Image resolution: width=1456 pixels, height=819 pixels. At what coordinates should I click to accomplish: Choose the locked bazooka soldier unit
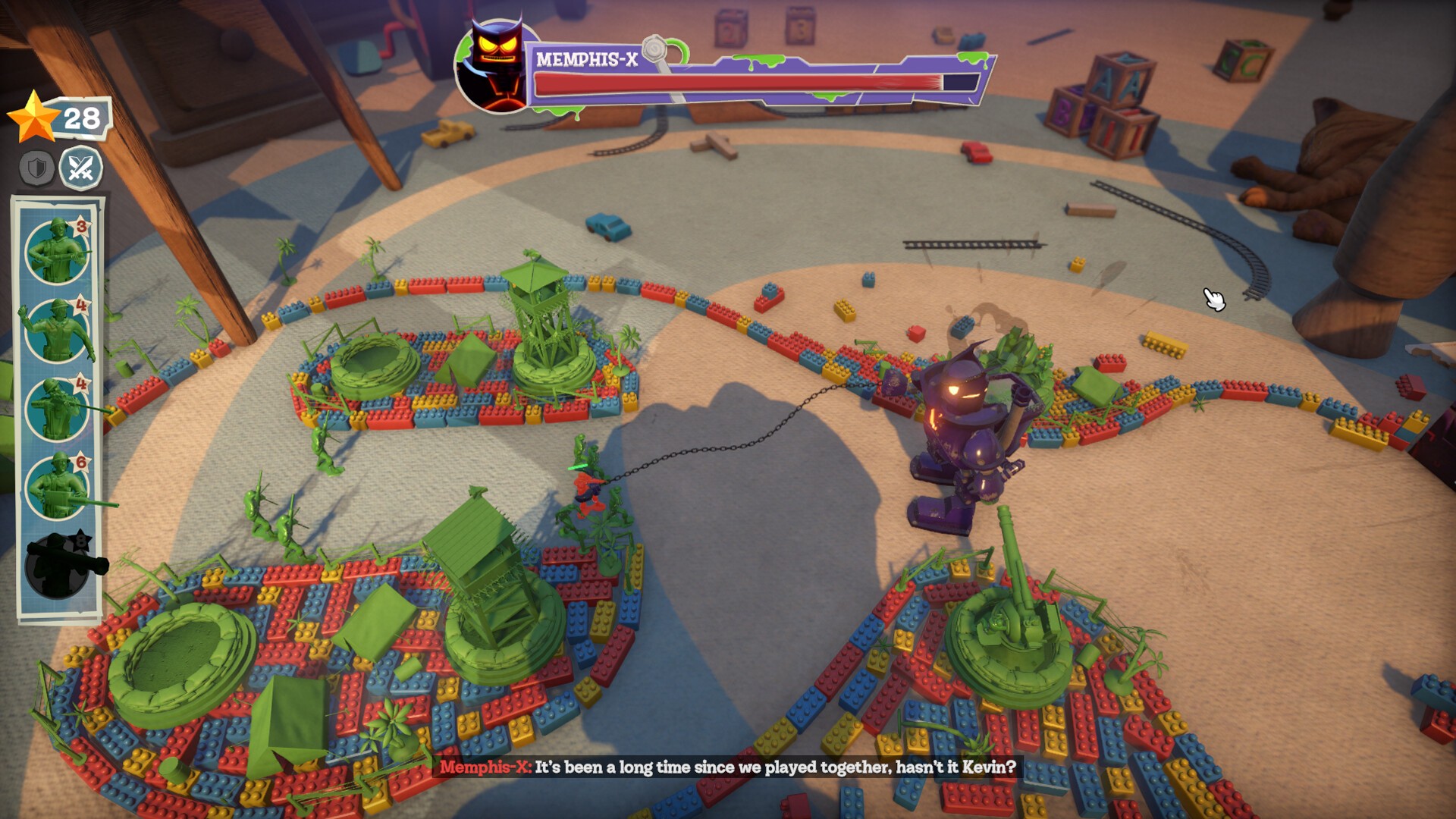pyautogui.click(x=58, y=566)
